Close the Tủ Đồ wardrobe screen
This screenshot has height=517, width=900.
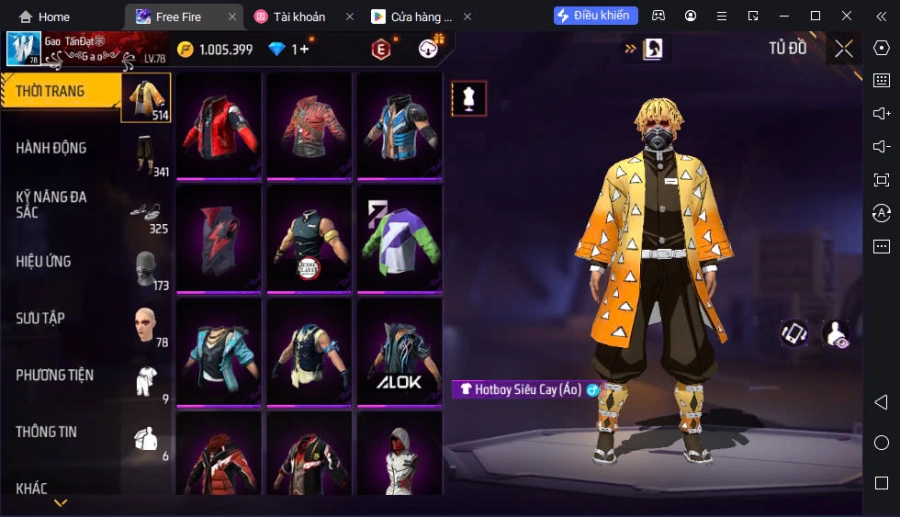click(844, 48)
